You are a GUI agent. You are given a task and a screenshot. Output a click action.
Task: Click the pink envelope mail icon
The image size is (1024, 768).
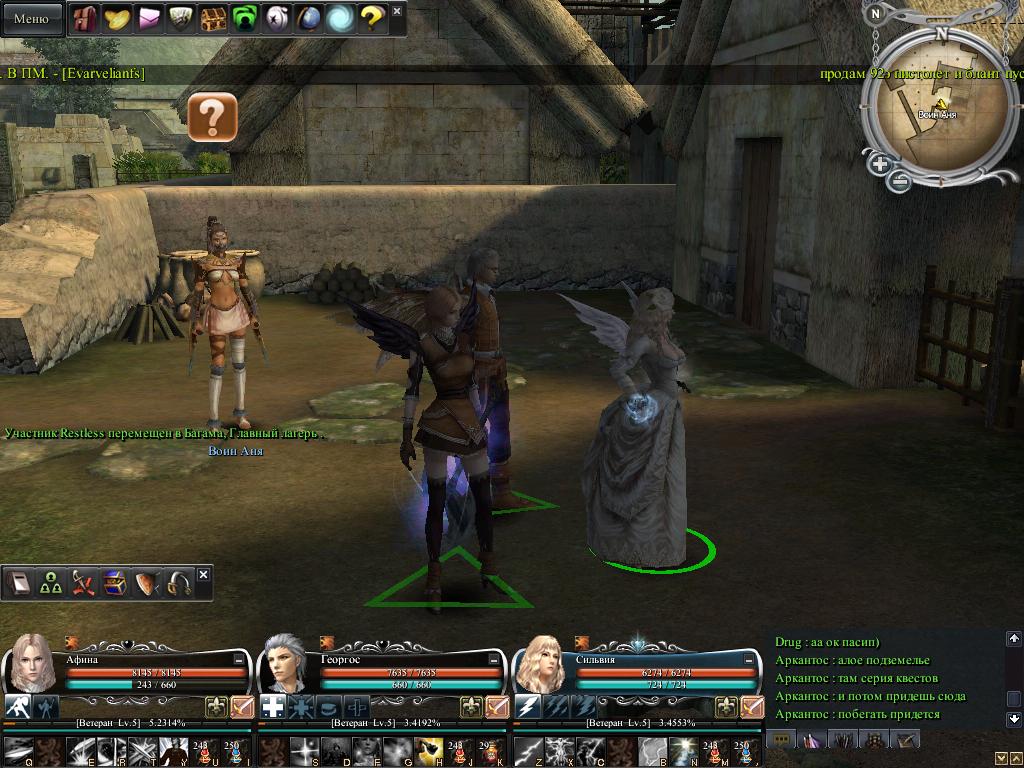pyautogui.click(x=148, y=18)
